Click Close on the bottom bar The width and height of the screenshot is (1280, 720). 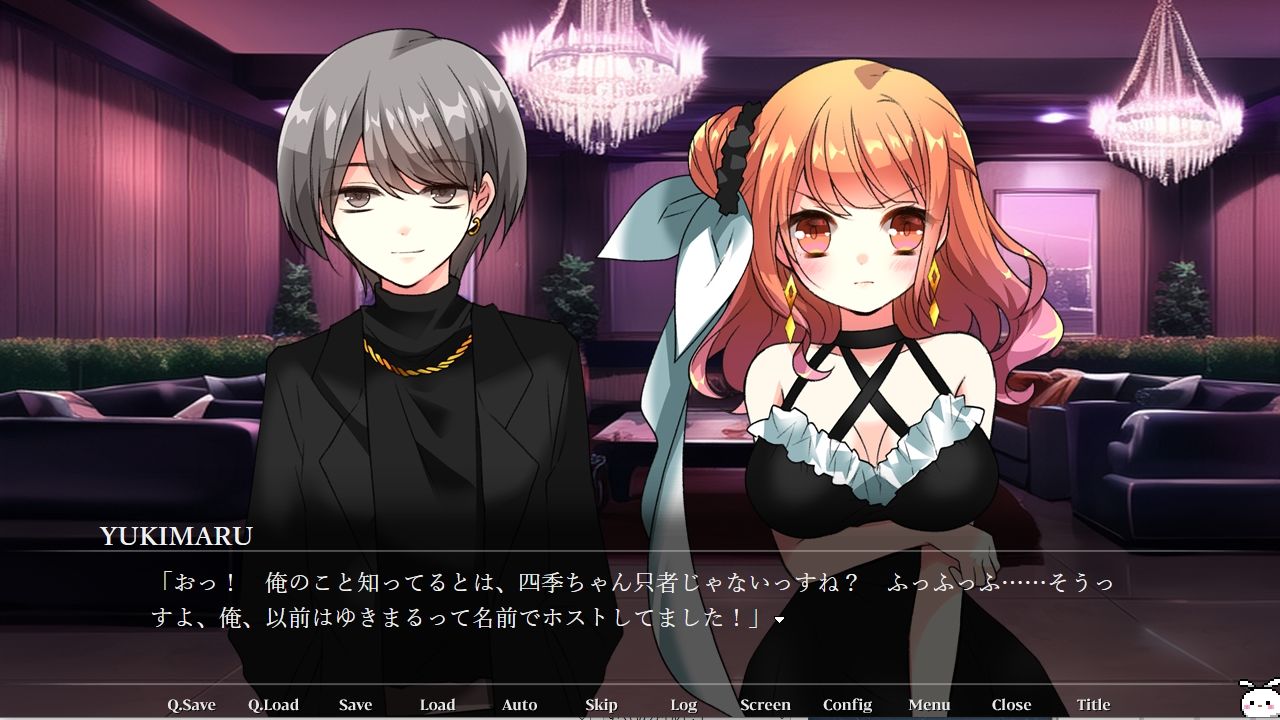point(1011,704)
